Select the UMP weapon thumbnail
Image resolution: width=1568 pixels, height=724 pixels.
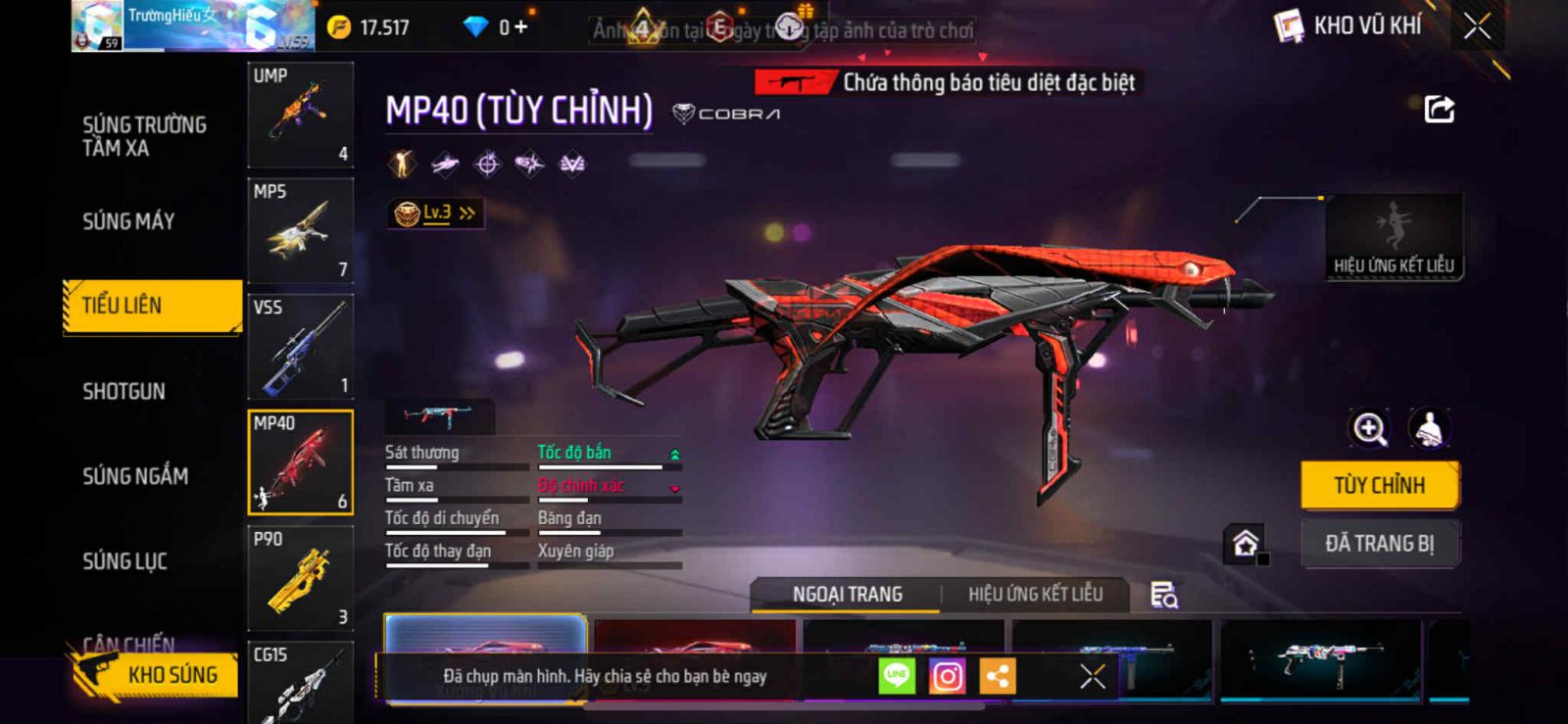click(300, 115)
